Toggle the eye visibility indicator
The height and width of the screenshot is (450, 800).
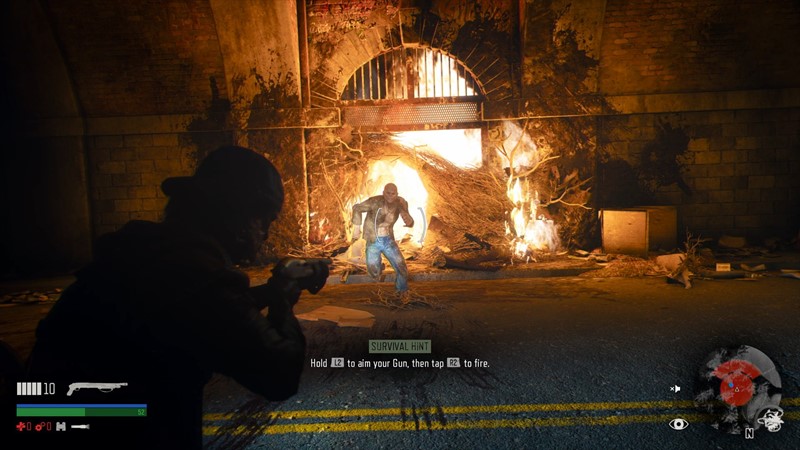click(679, 425)
